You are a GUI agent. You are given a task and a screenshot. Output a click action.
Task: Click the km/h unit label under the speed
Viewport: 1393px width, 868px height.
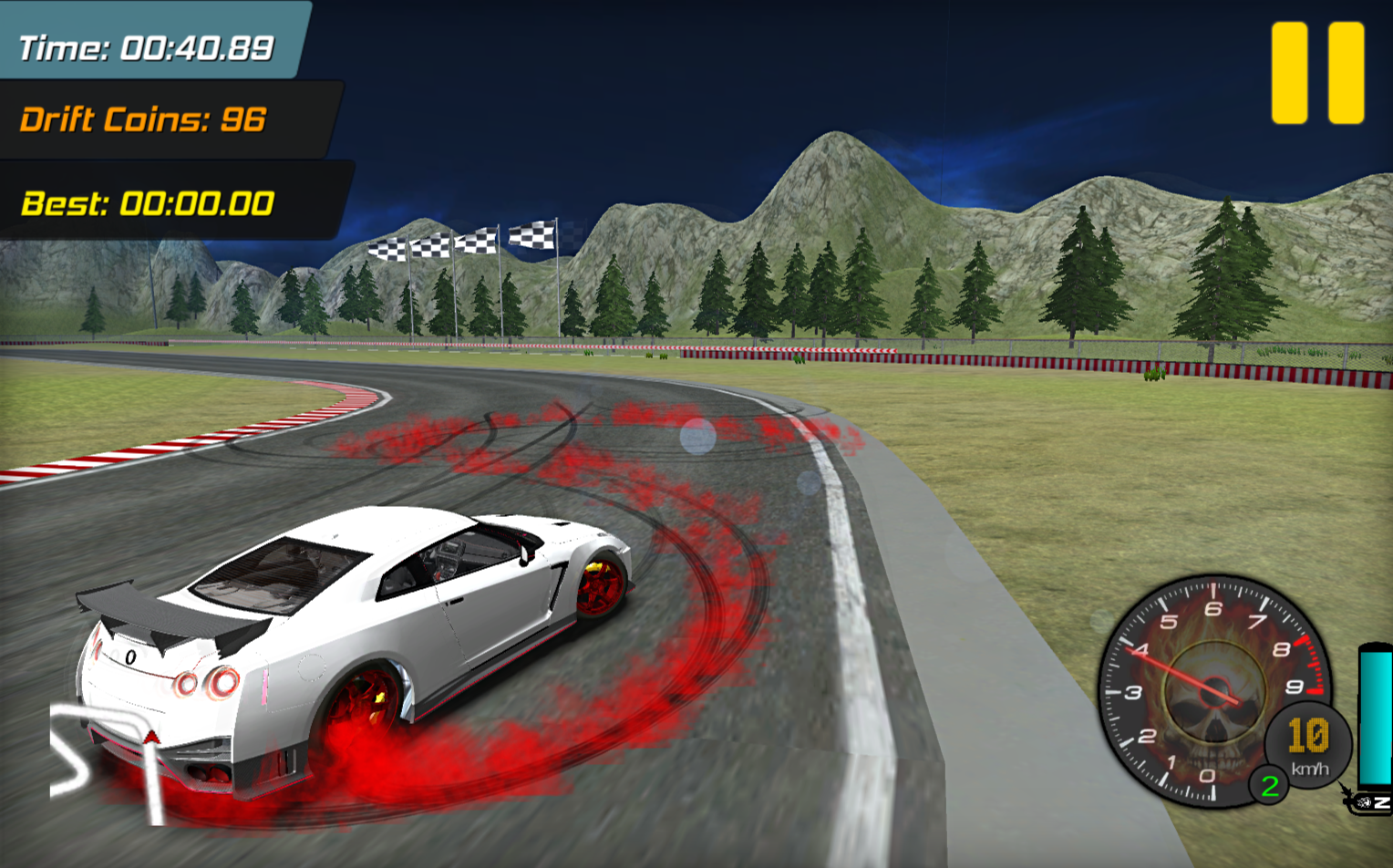click(x=1312, y=770)
